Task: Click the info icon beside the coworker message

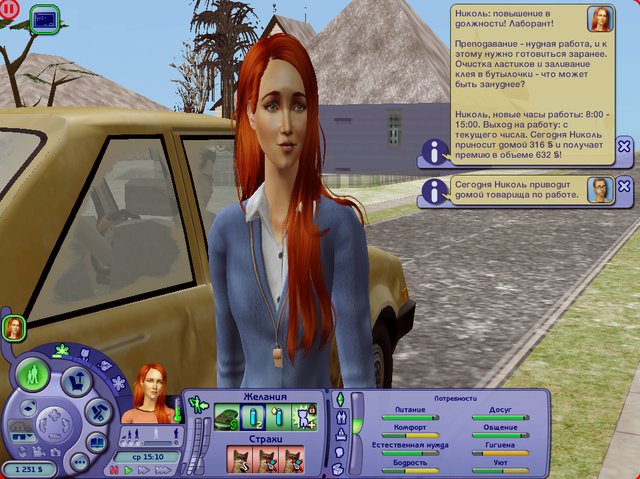Action: [433, 189]
